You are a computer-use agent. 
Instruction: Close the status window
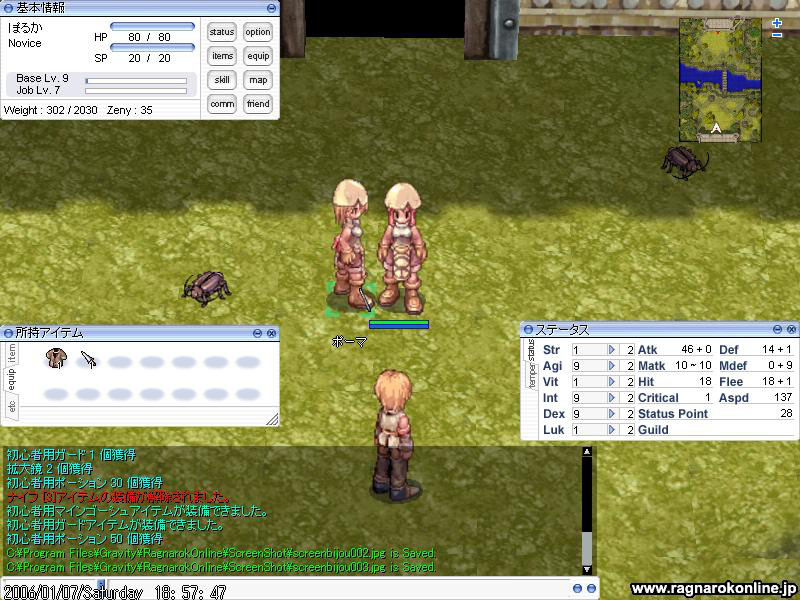[x=791, y=329]
